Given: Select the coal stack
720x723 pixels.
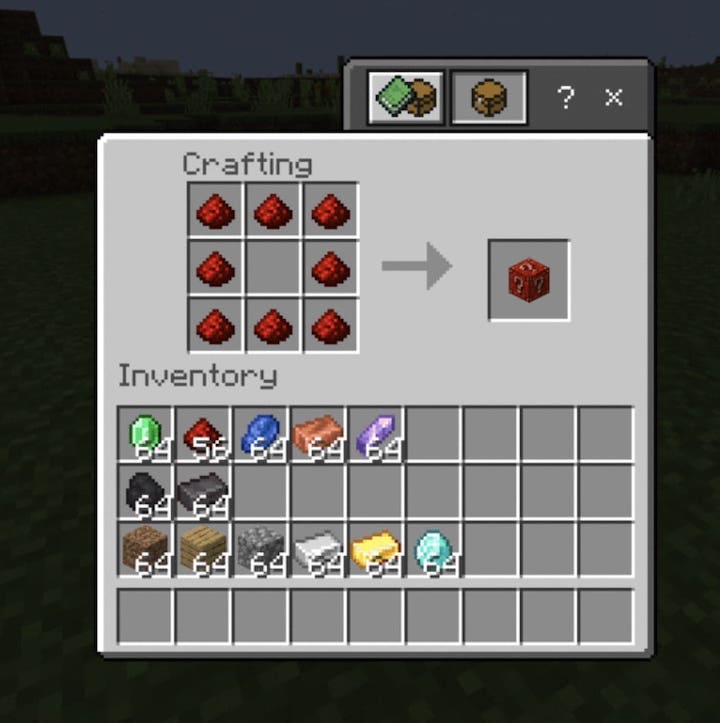Looking at the screenshot, I should tap(146, 492).
